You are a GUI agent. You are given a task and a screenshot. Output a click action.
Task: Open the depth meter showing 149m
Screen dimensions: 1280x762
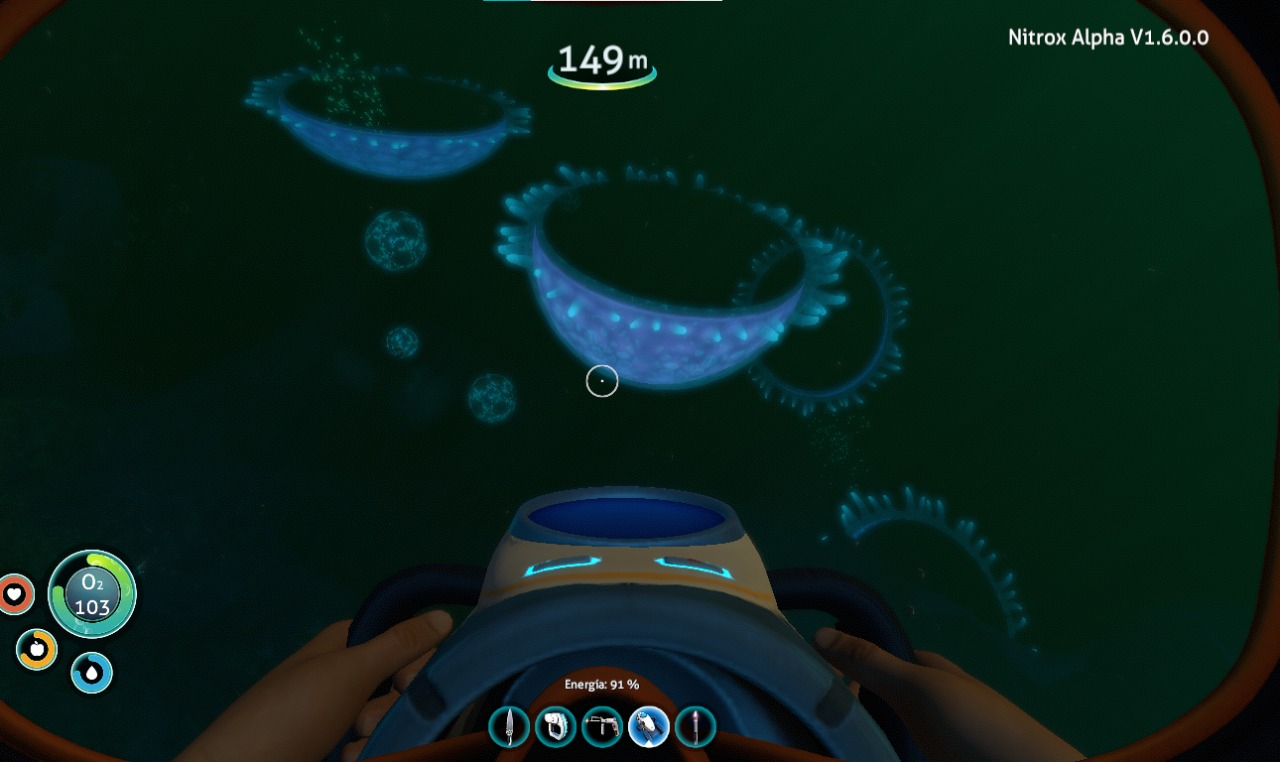[600, 60]
